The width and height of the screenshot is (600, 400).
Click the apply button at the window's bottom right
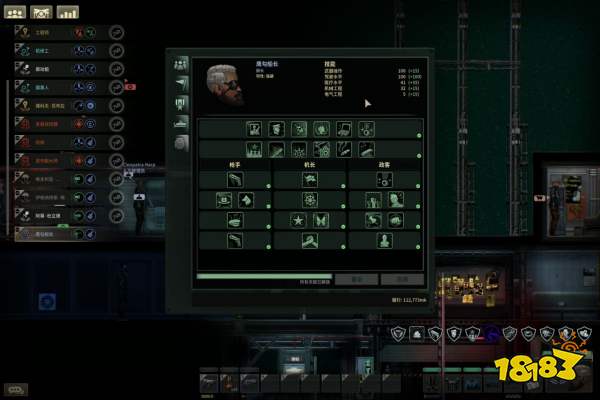403,280
